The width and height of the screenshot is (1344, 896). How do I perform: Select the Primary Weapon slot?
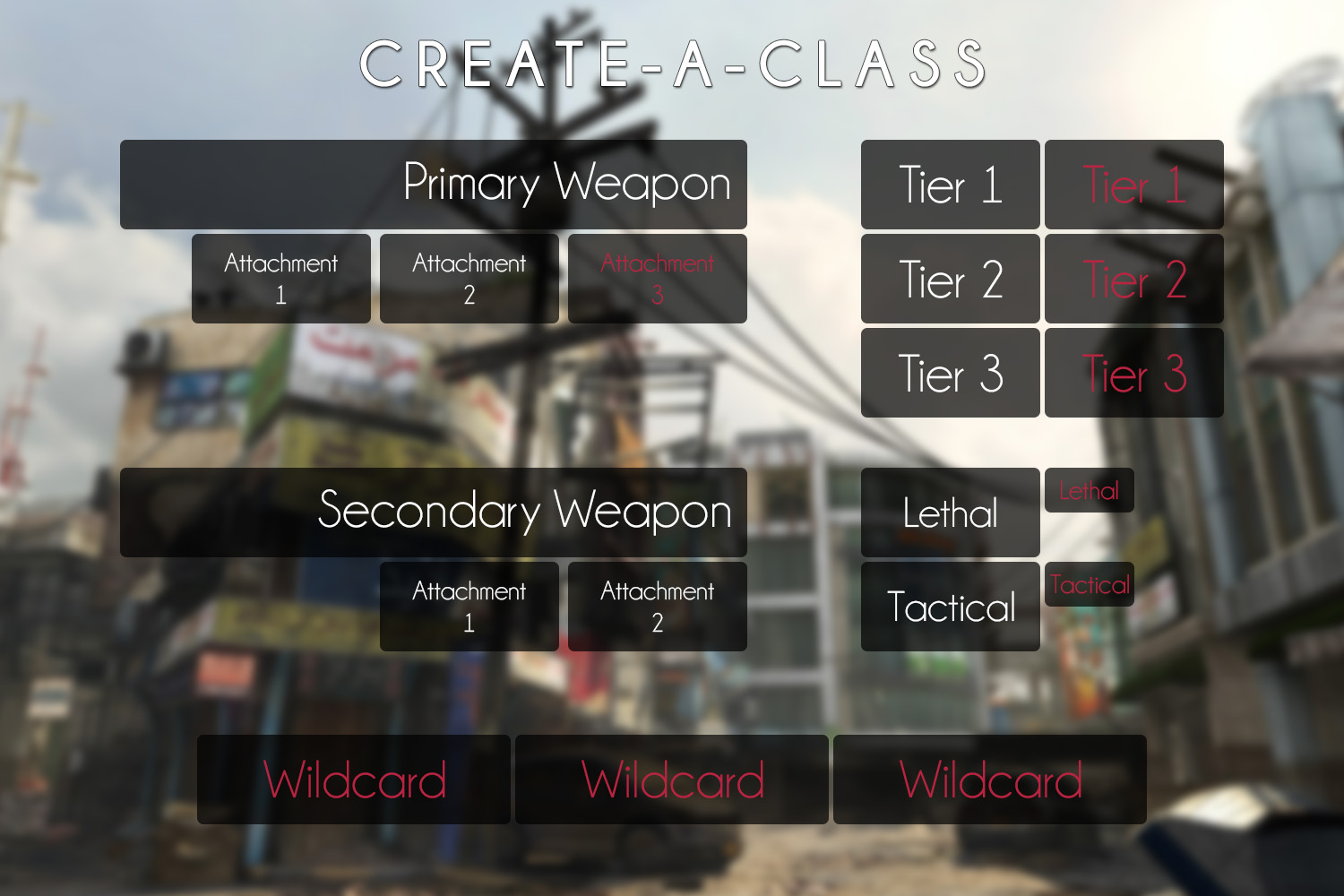click(434, 185)
